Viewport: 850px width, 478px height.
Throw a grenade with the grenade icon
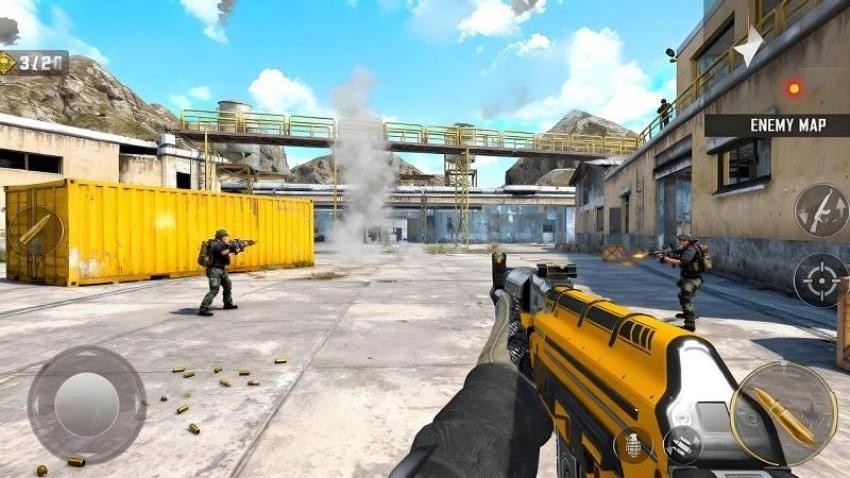tap(632, 444)
